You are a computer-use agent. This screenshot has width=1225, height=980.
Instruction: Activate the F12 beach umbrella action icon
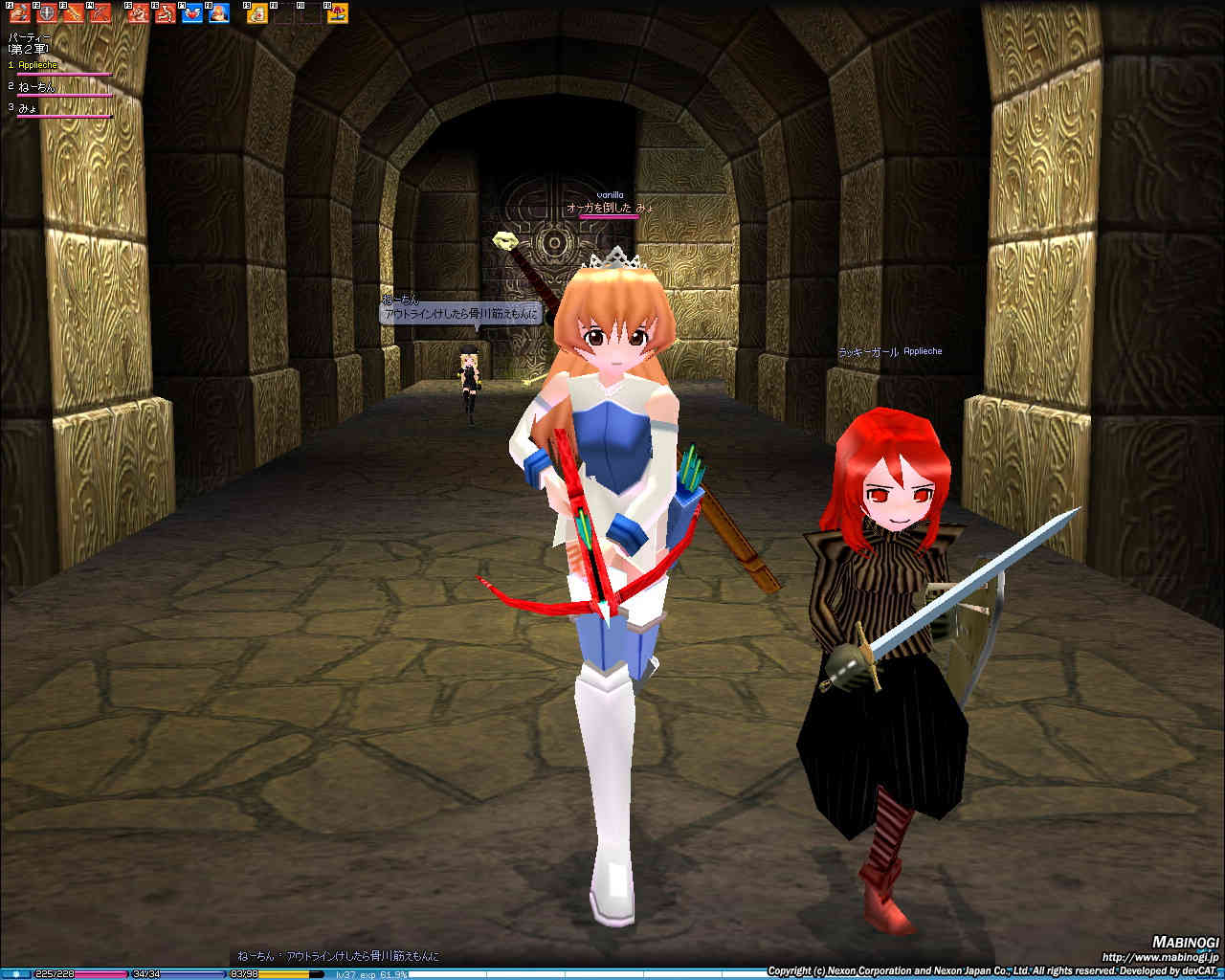[338, 13]
